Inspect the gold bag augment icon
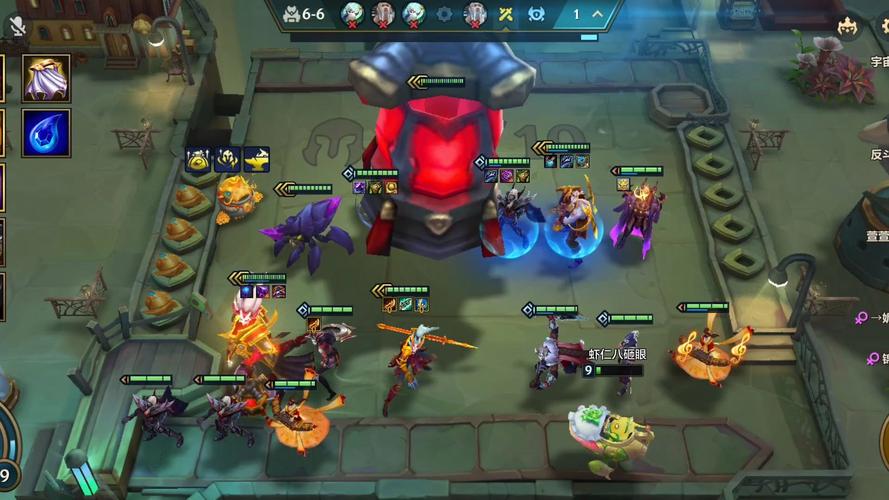889x500 pixels. tap(198, 159)
